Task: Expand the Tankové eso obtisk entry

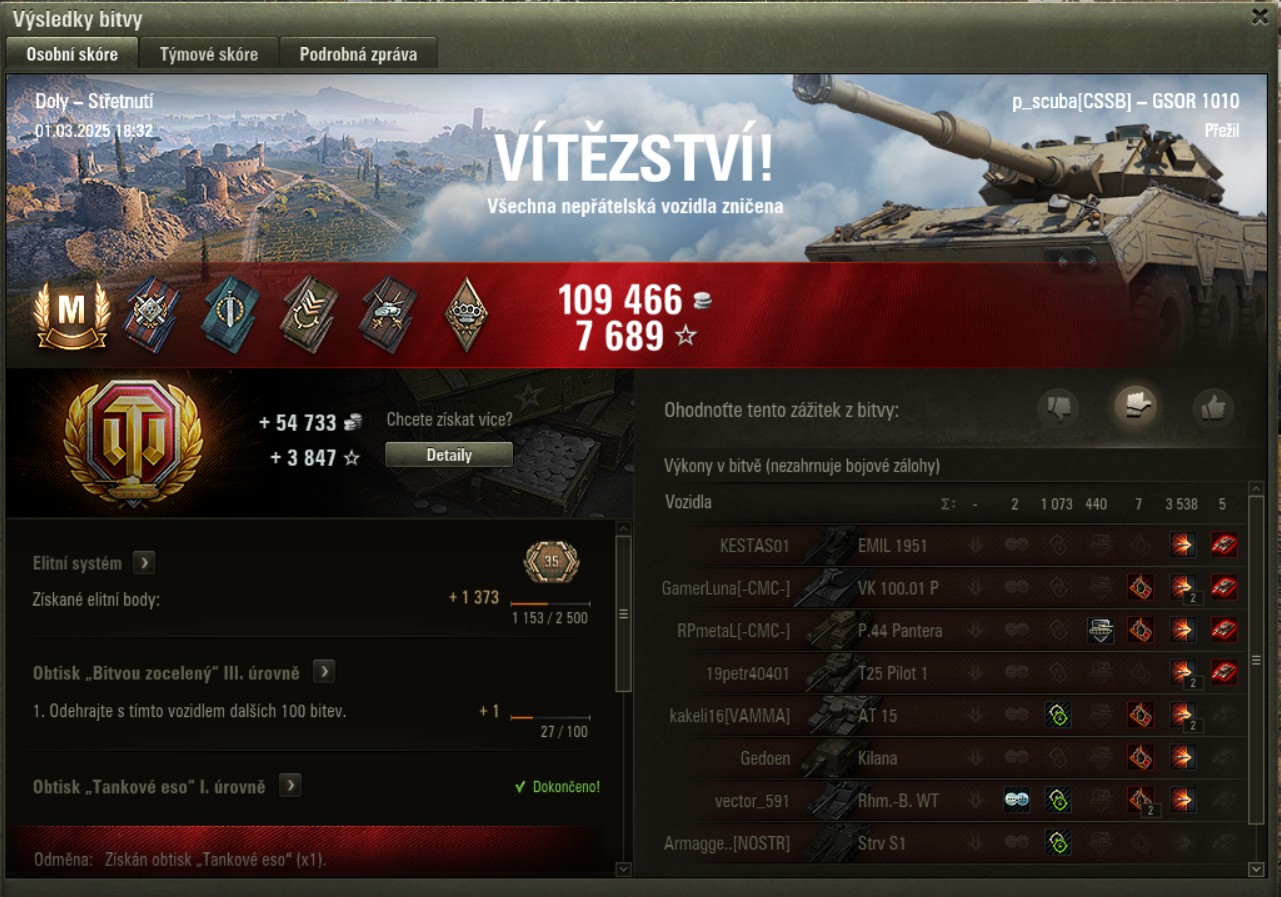Action: pos(290,786)
